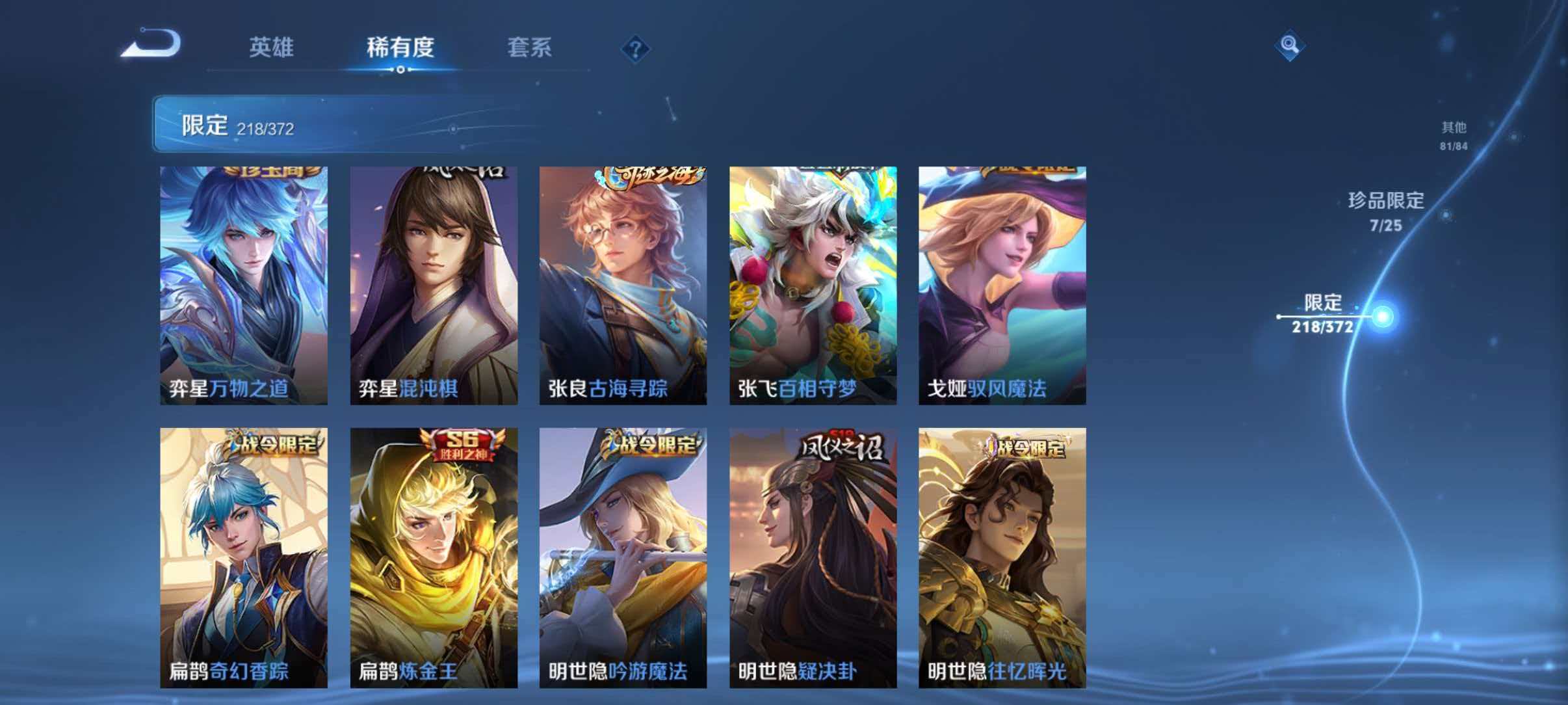1568x705 pixels.
Task: Click the question mark help icon
Action: point(635,49)
